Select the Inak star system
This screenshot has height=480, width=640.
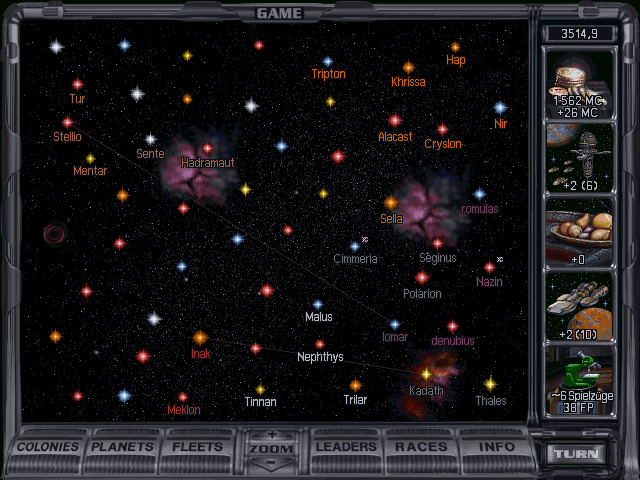(200, 338)
